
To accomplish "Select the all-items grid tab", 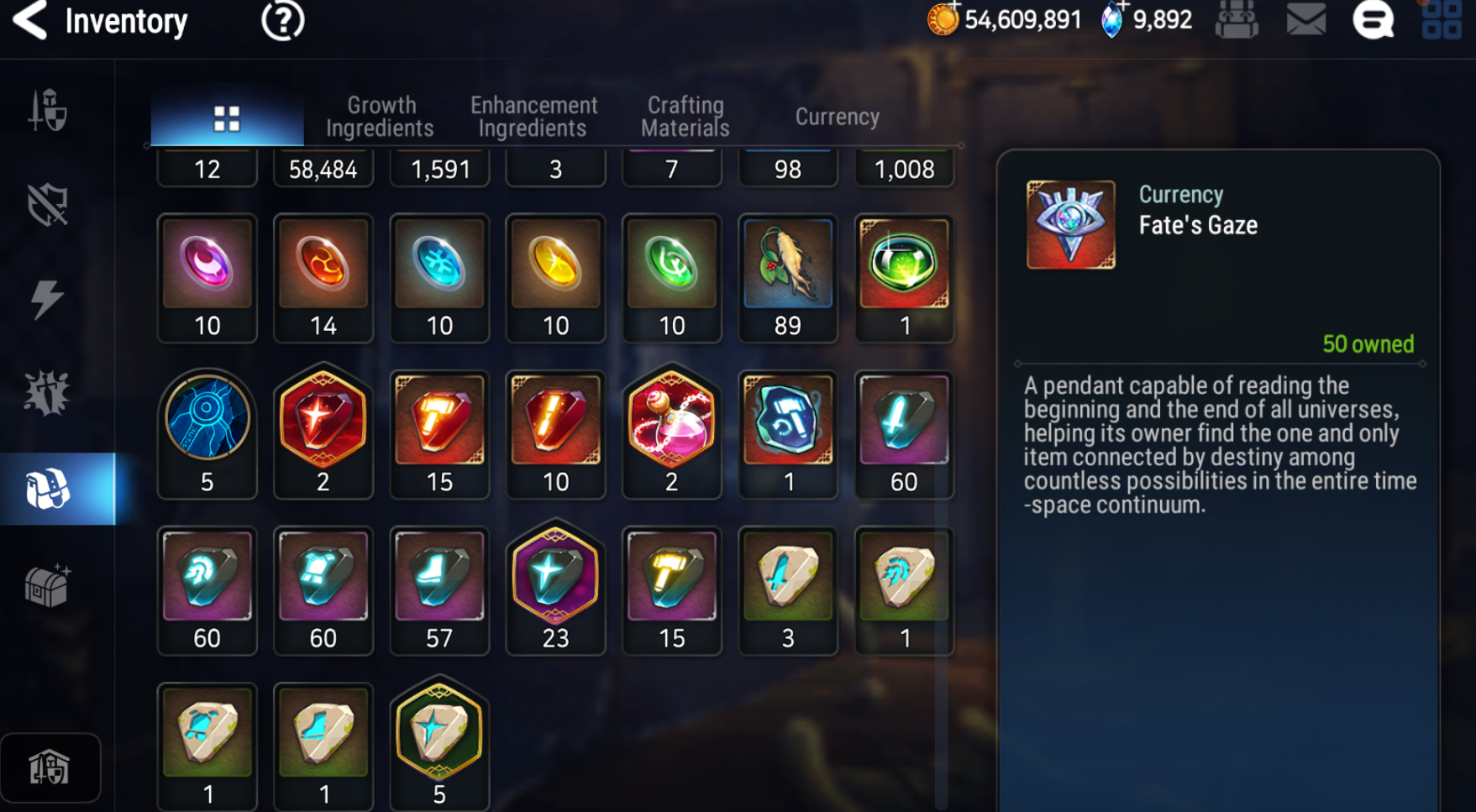I will (227, 118).
